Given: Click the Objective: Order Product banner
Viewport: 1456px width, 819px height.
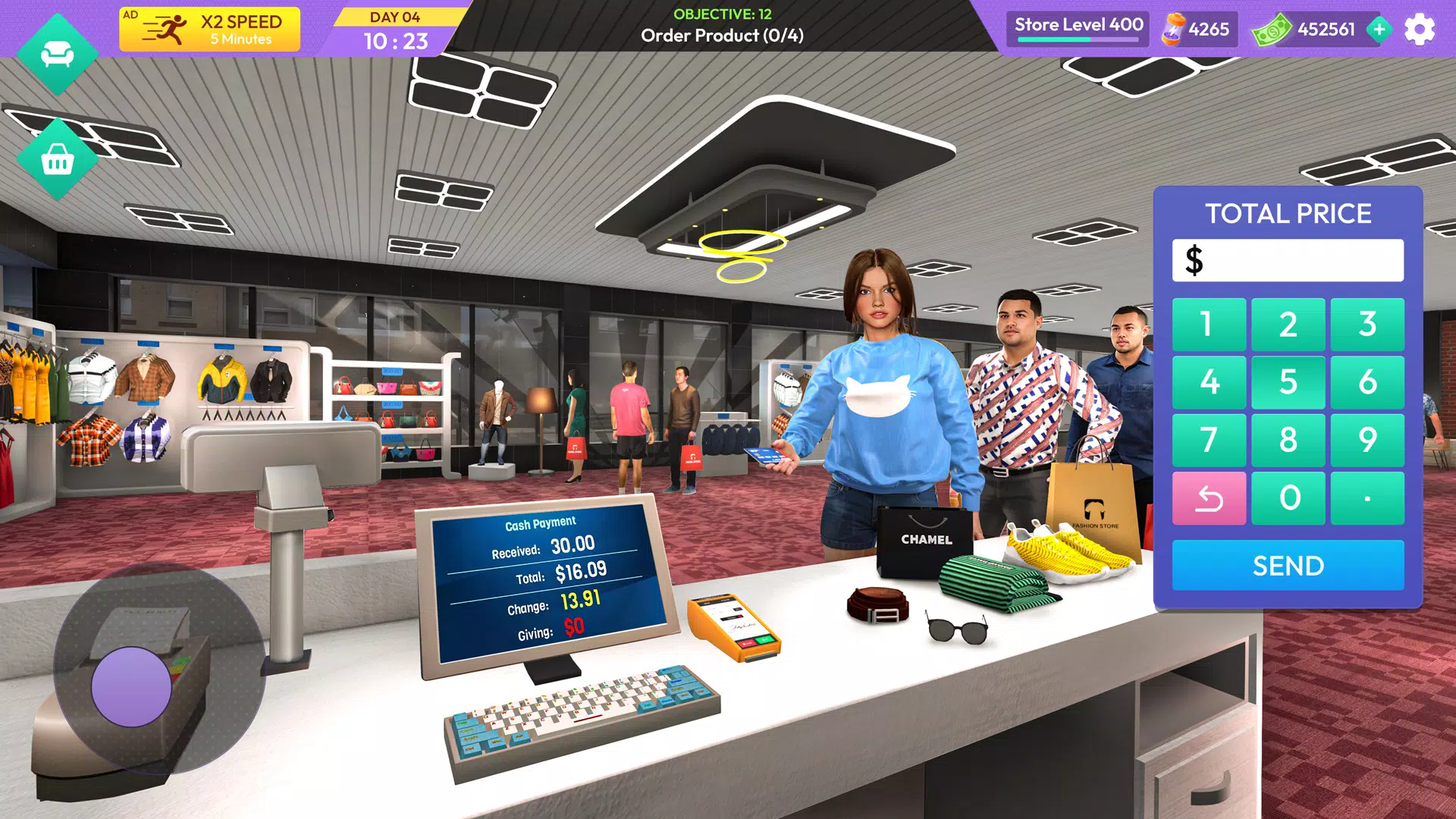Looking at the screenshot, I should pos(722,25).
